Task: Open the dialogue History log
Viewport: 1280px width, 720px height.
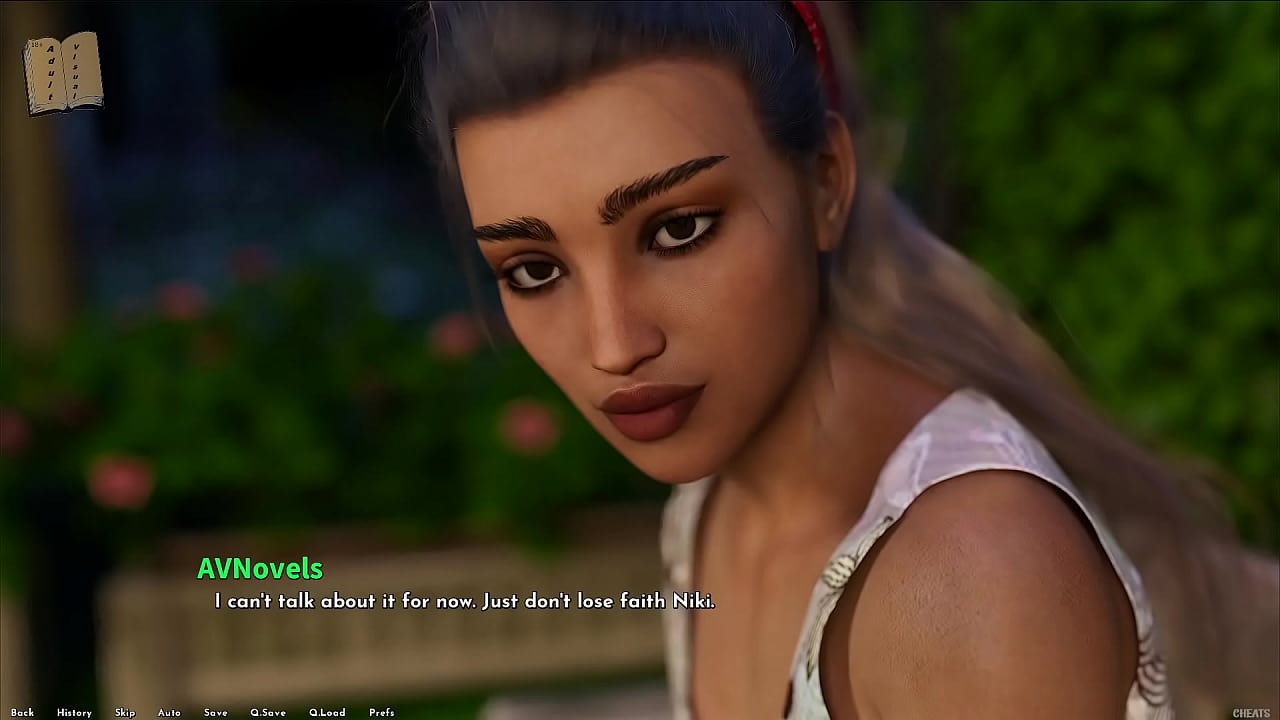Action: click(74, 713)
